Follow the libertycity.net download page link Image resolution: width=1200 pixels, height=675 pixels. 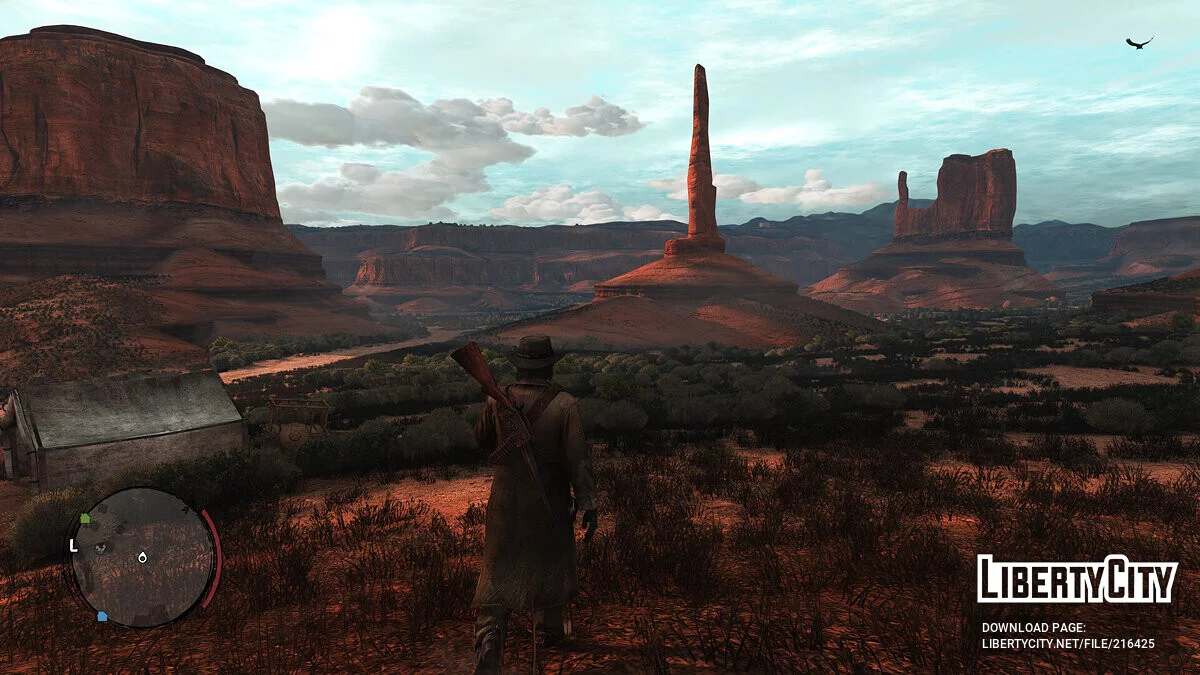(1067, 644)
